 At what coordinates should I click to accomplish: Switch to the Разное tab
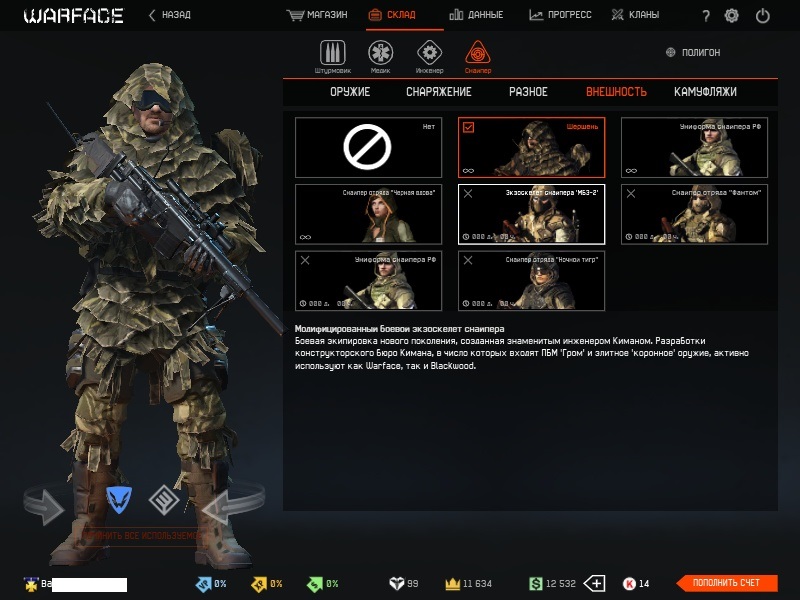point(528,92)
